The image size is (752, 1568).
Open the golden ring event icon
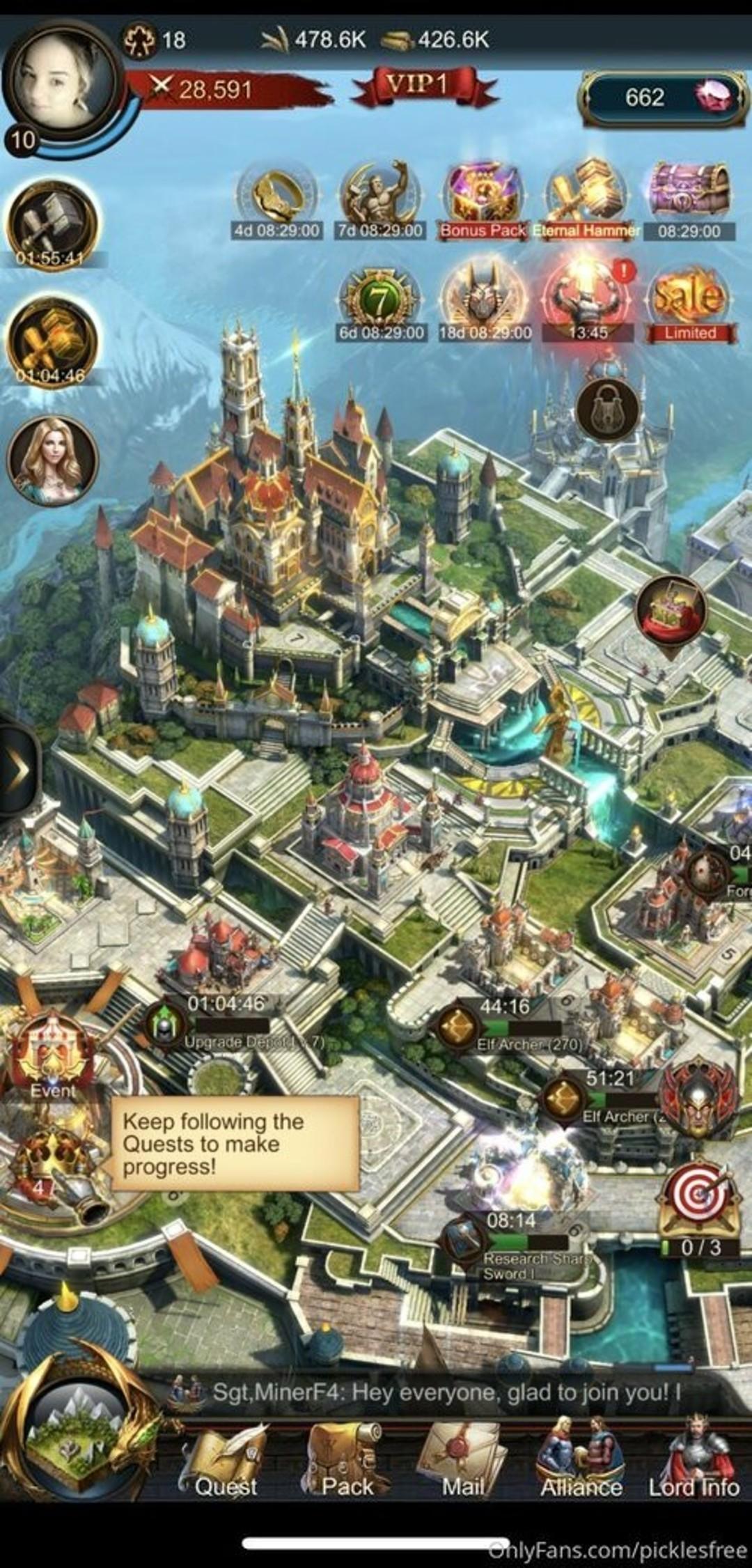276,199
